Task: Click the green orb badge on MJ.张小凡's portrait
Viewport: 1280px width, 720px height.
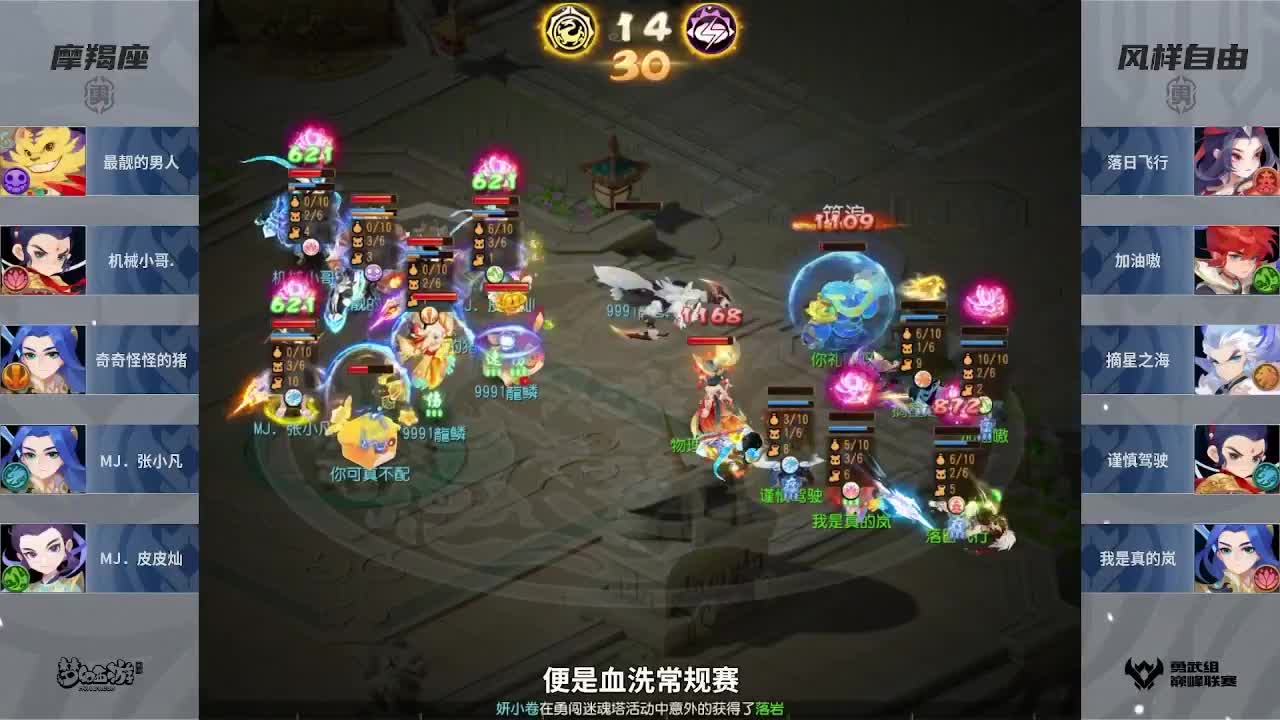Action: pos(13,474)
